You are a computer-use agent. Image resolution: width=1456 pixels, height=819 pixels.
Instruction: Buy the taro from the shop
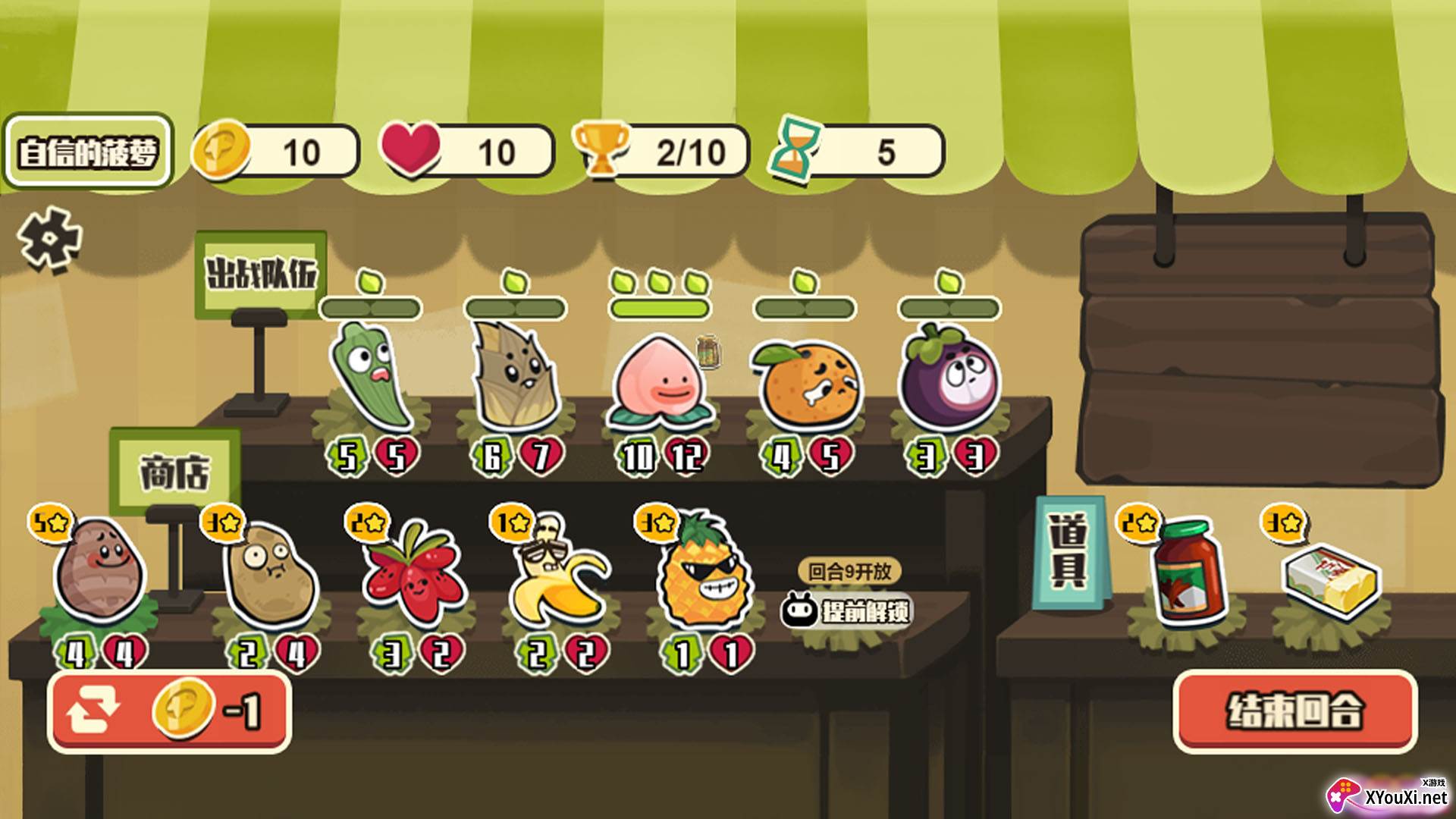99,573
